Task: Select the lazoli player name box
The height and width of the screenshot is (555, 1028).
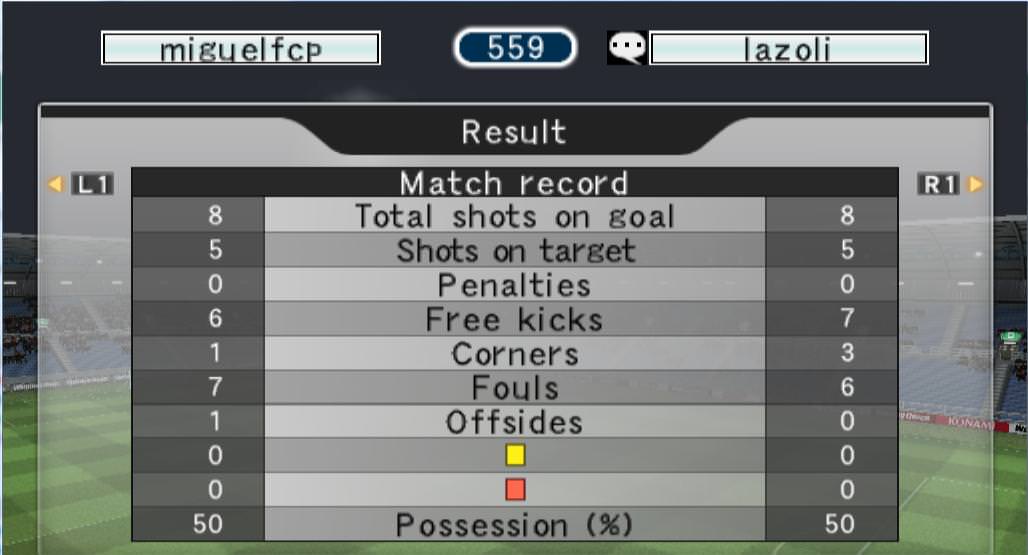Action: (788, 48)
